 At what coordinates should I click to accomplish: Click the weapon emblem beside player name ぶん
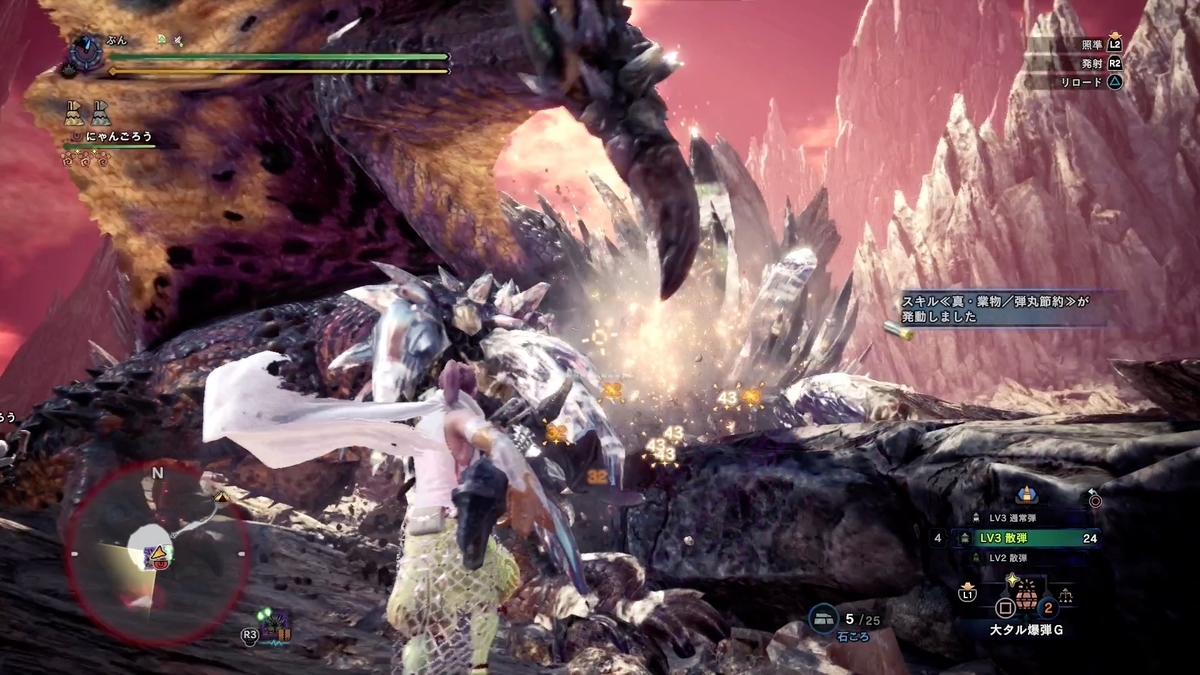point(85,53)
